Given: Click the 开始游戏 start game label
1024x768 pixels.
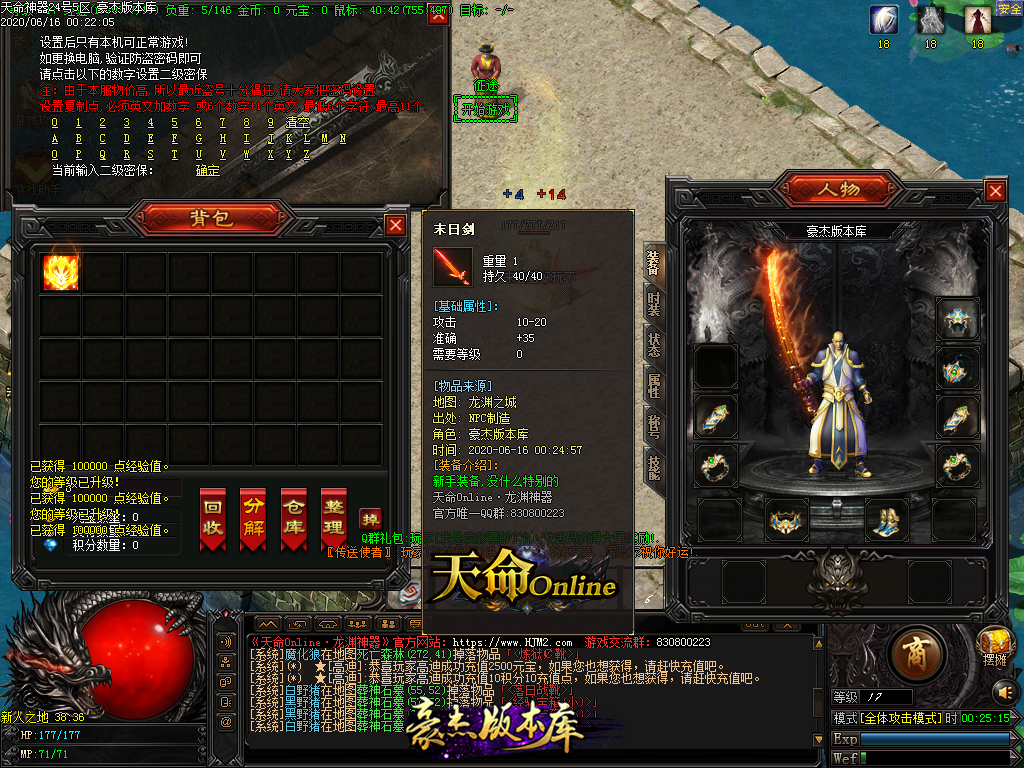Looking at the screenshot, I should point(485,108).
